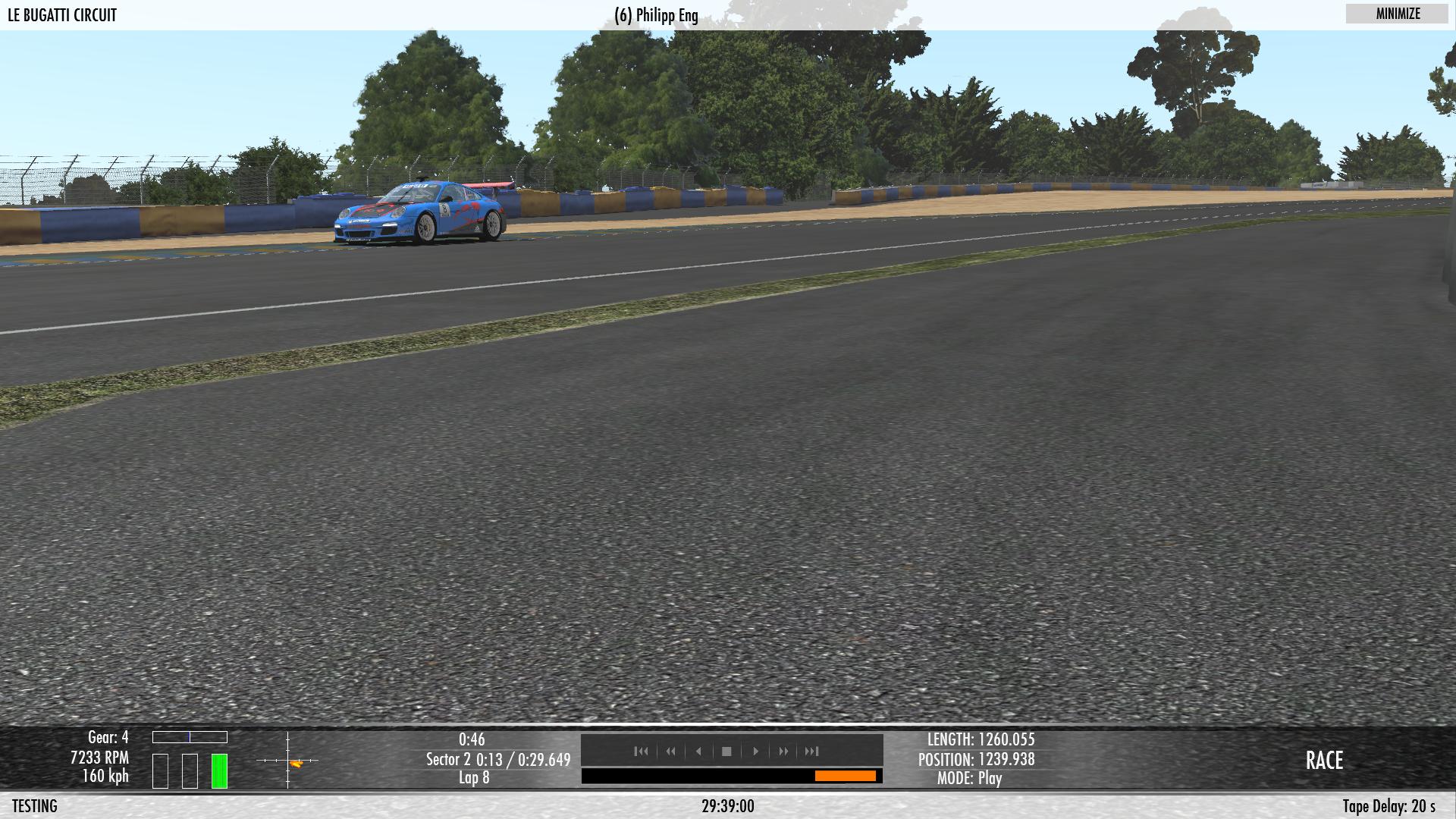The width and height of the screenshot is (1456, 819).
Task: Rewind the replay with the double-arrow button
Action: pos(670,752)
